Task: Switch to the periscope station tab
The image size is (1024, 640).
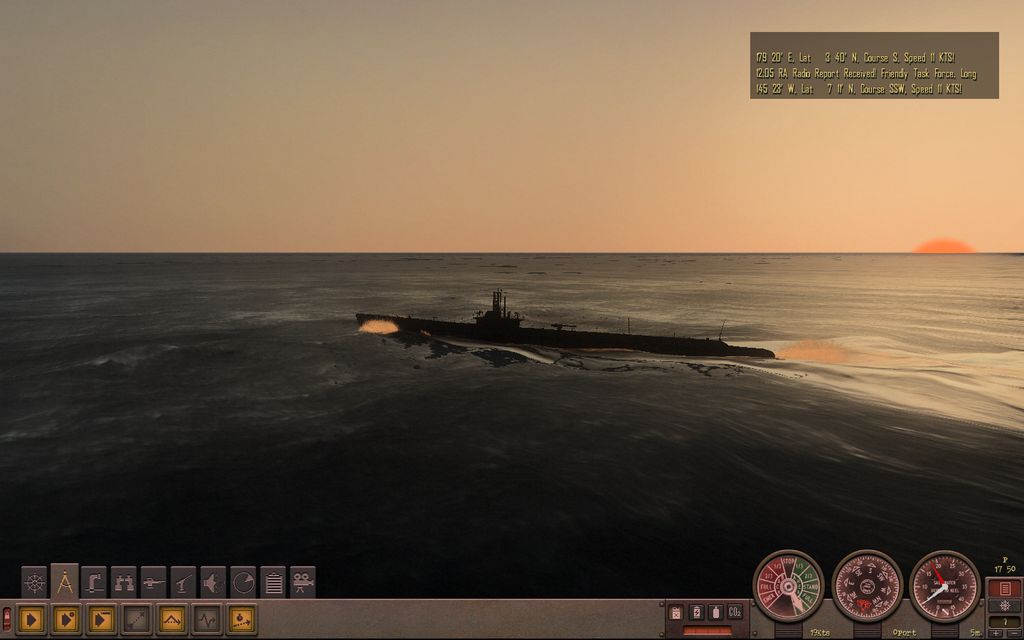Action: pyautogui.click(x=94, y=582)
